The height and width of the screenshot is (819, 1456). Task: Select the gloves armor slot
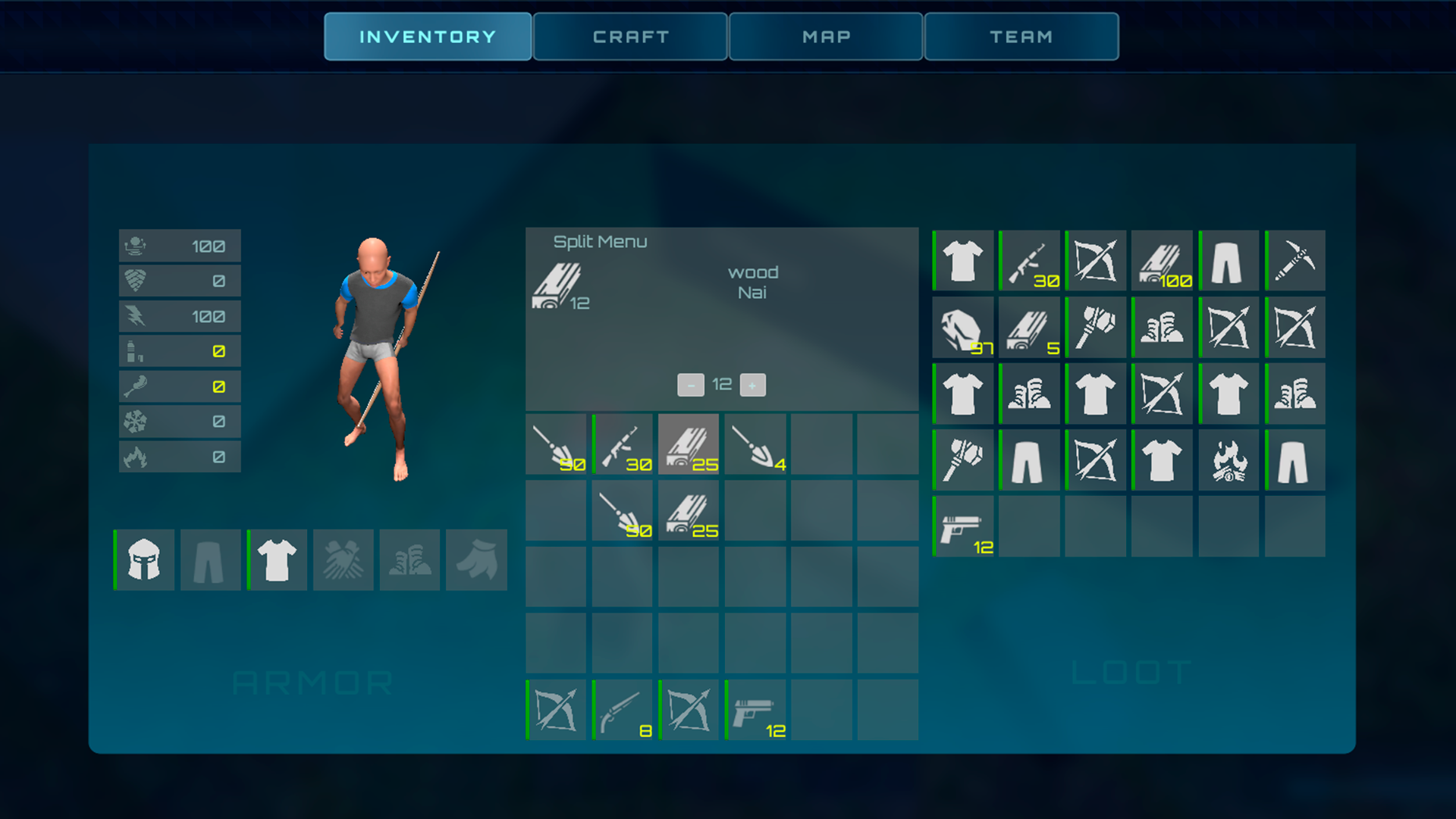tap(343, 560)
